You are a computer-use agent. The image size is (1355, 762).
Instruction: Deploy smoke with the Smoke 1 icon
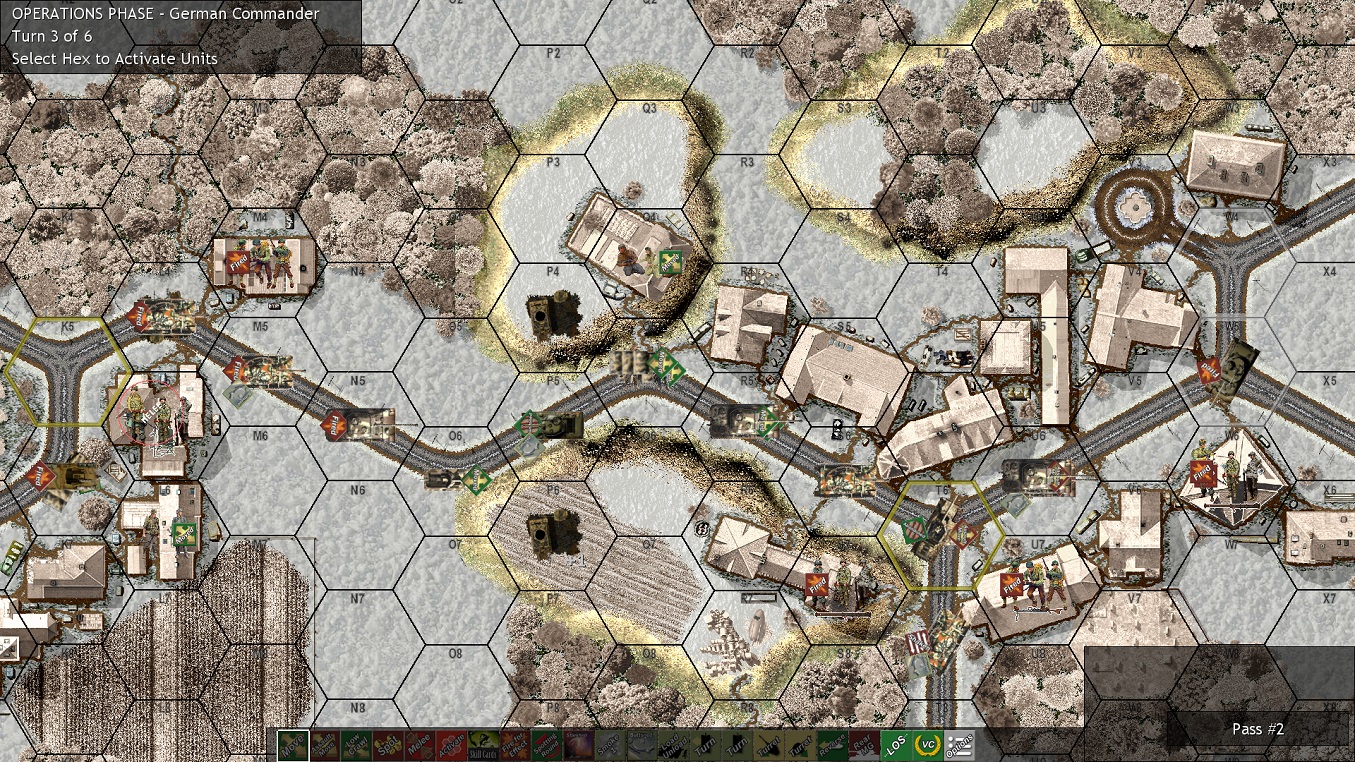[611, 744]
